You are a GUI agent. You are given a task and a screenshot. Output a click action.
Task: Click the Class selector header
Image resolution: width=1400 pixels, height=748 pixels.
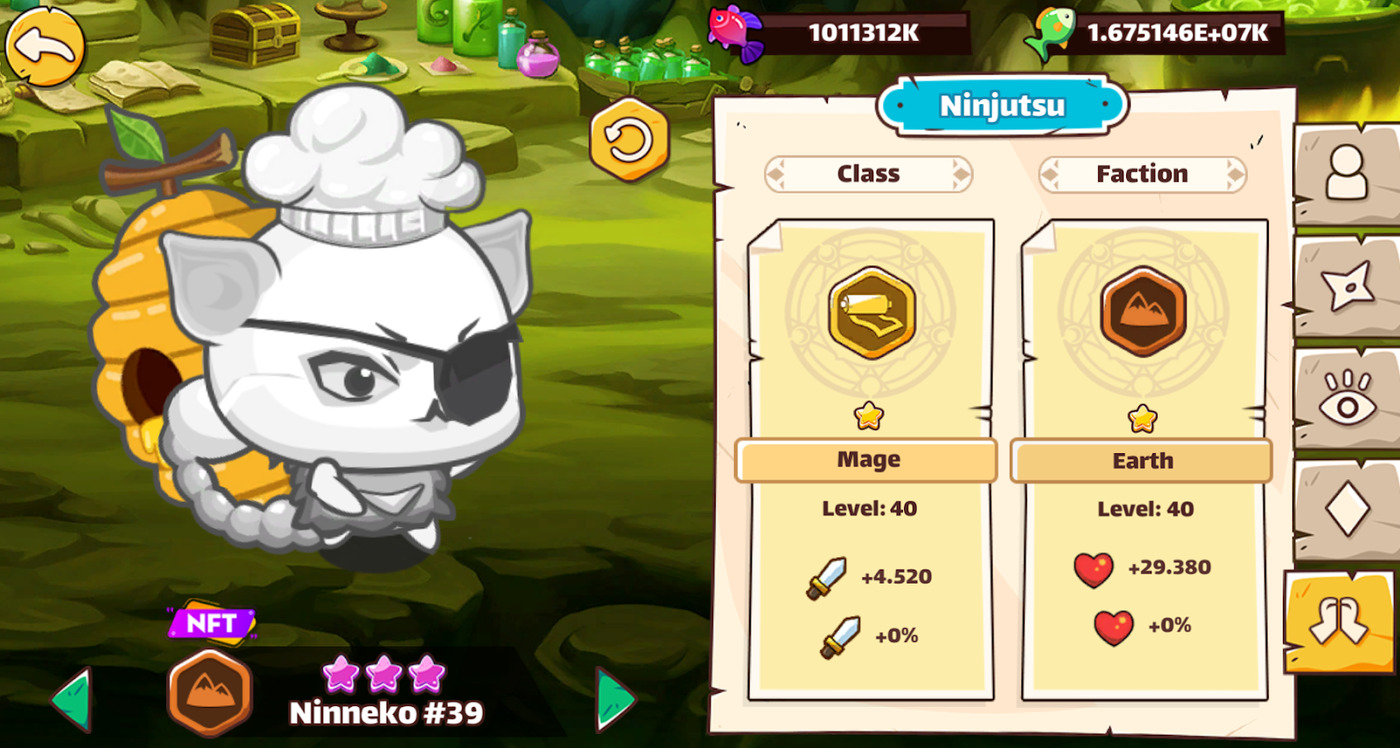pyautogui.click(x=868, y=173)
